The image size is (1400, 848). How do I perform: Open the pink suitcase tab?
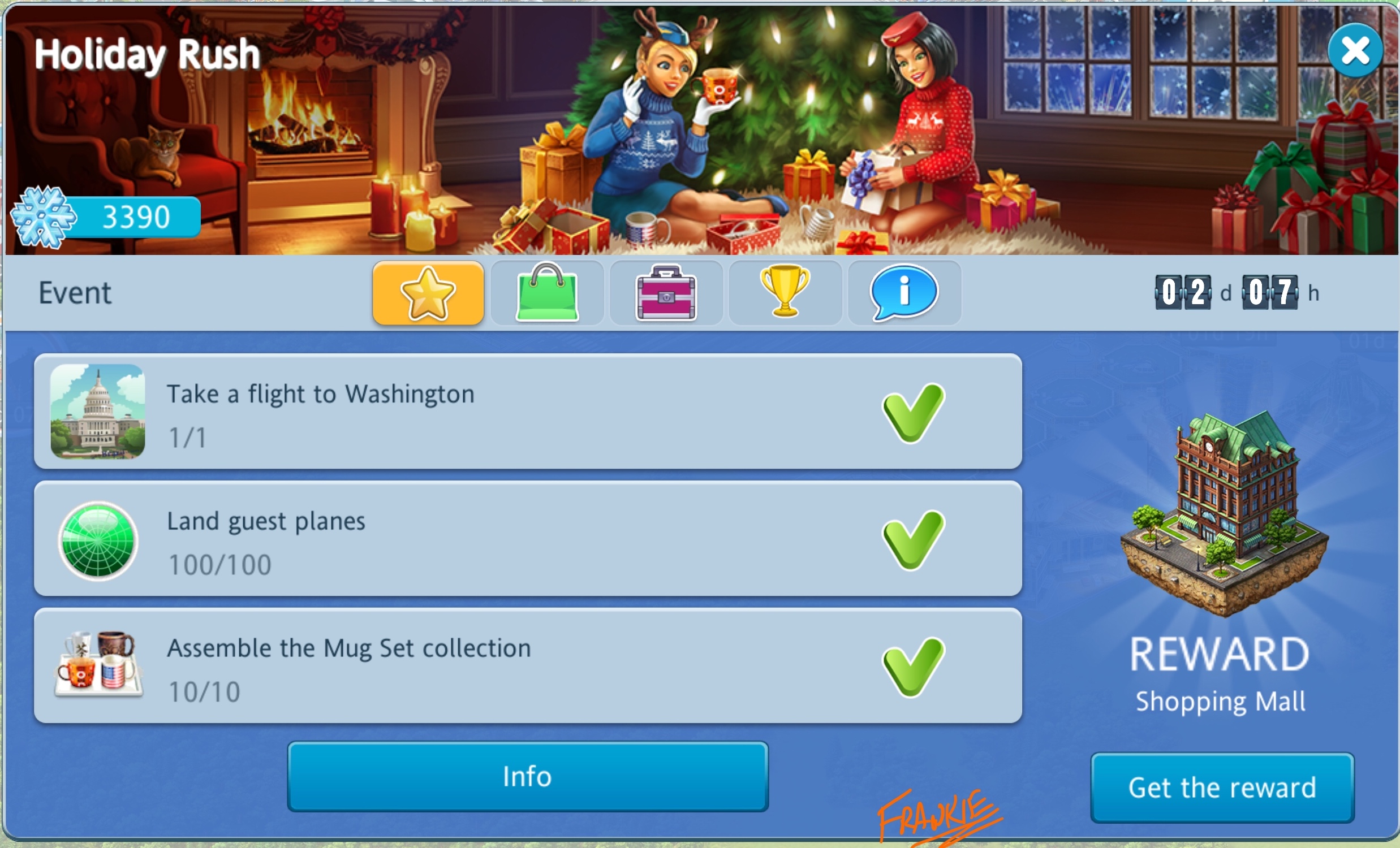point(666,293)
